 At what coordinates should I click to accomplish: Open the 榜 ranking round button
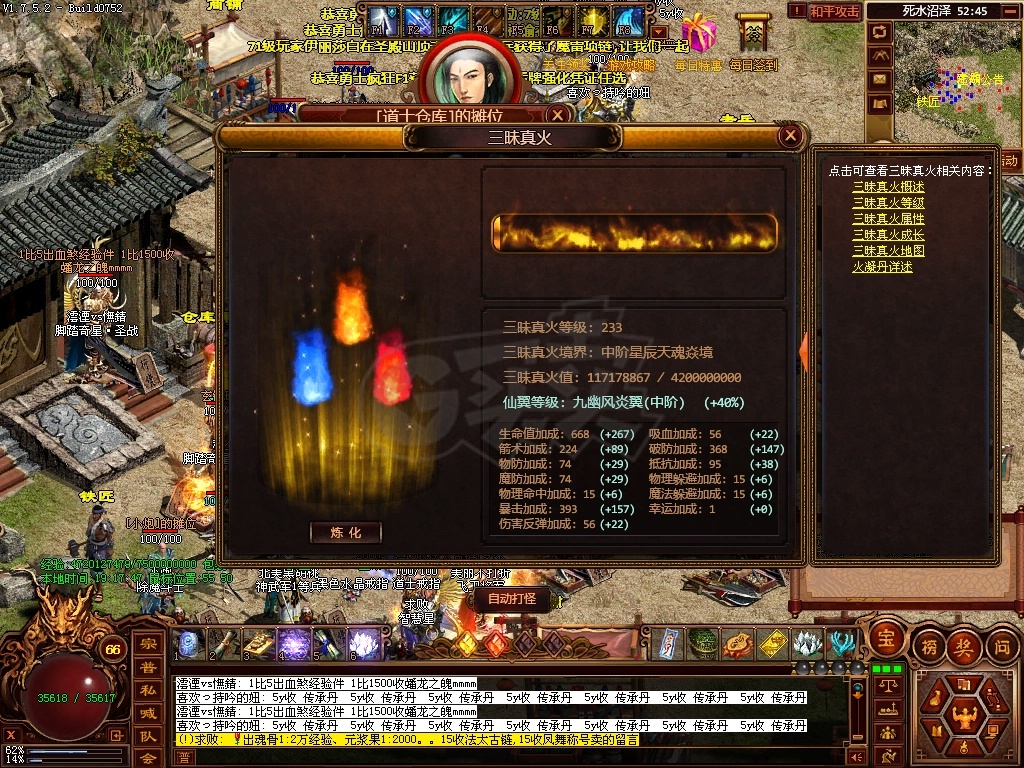point(929,646)
